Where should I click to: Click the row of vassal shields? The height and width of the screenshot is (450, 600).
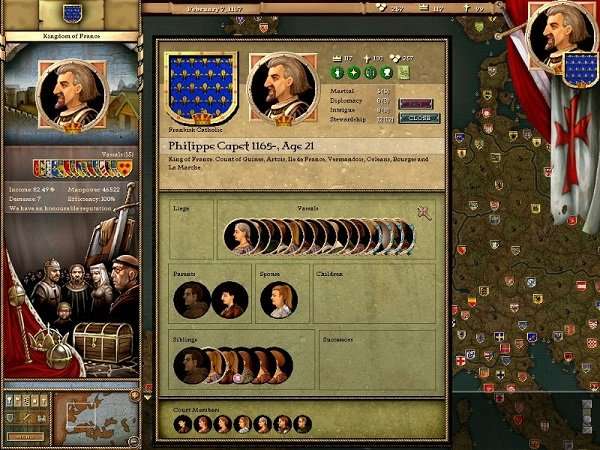[84, 168]
